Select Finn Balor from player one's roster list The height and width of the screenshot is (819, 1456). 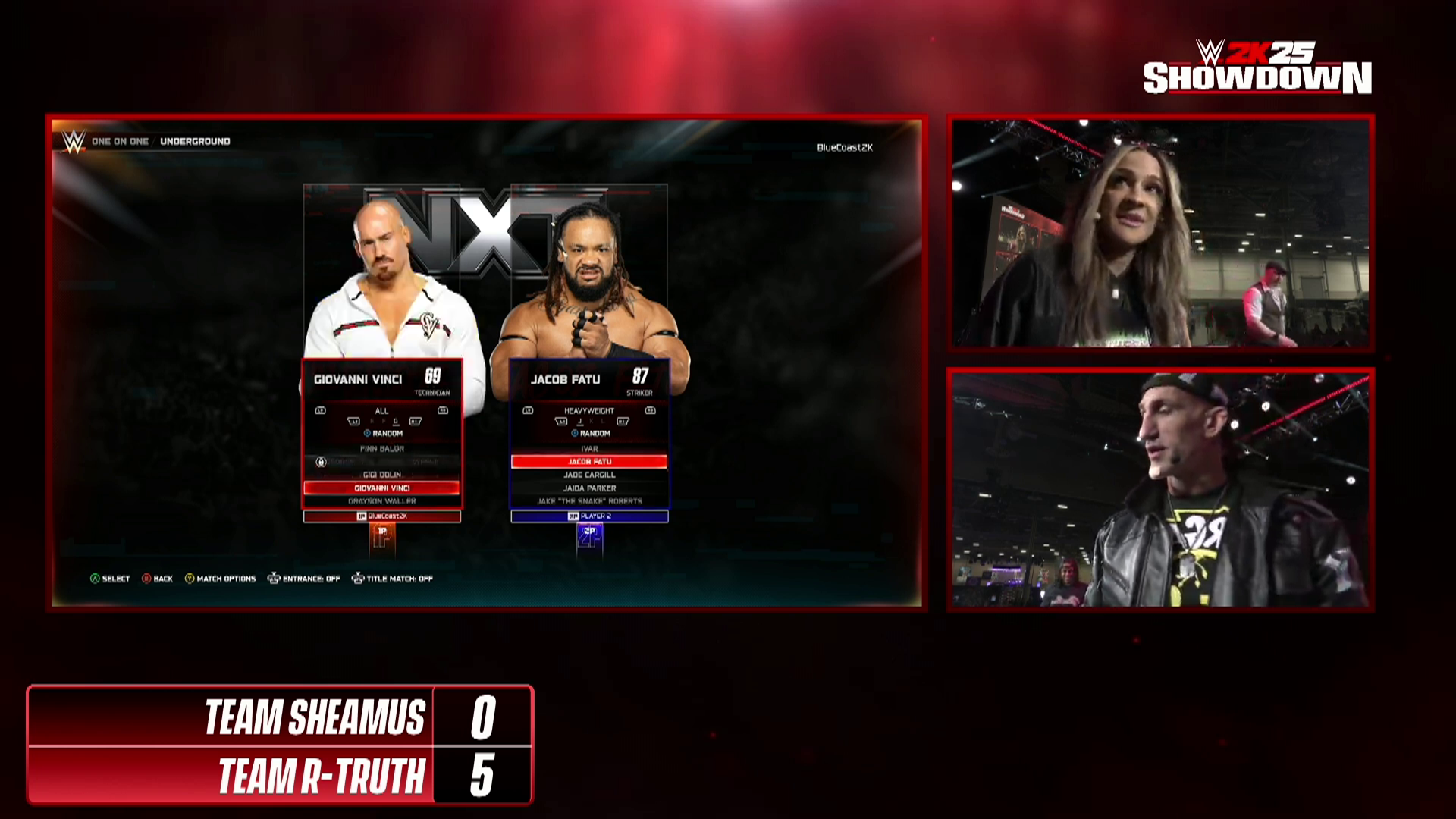(x=381, y=449)
